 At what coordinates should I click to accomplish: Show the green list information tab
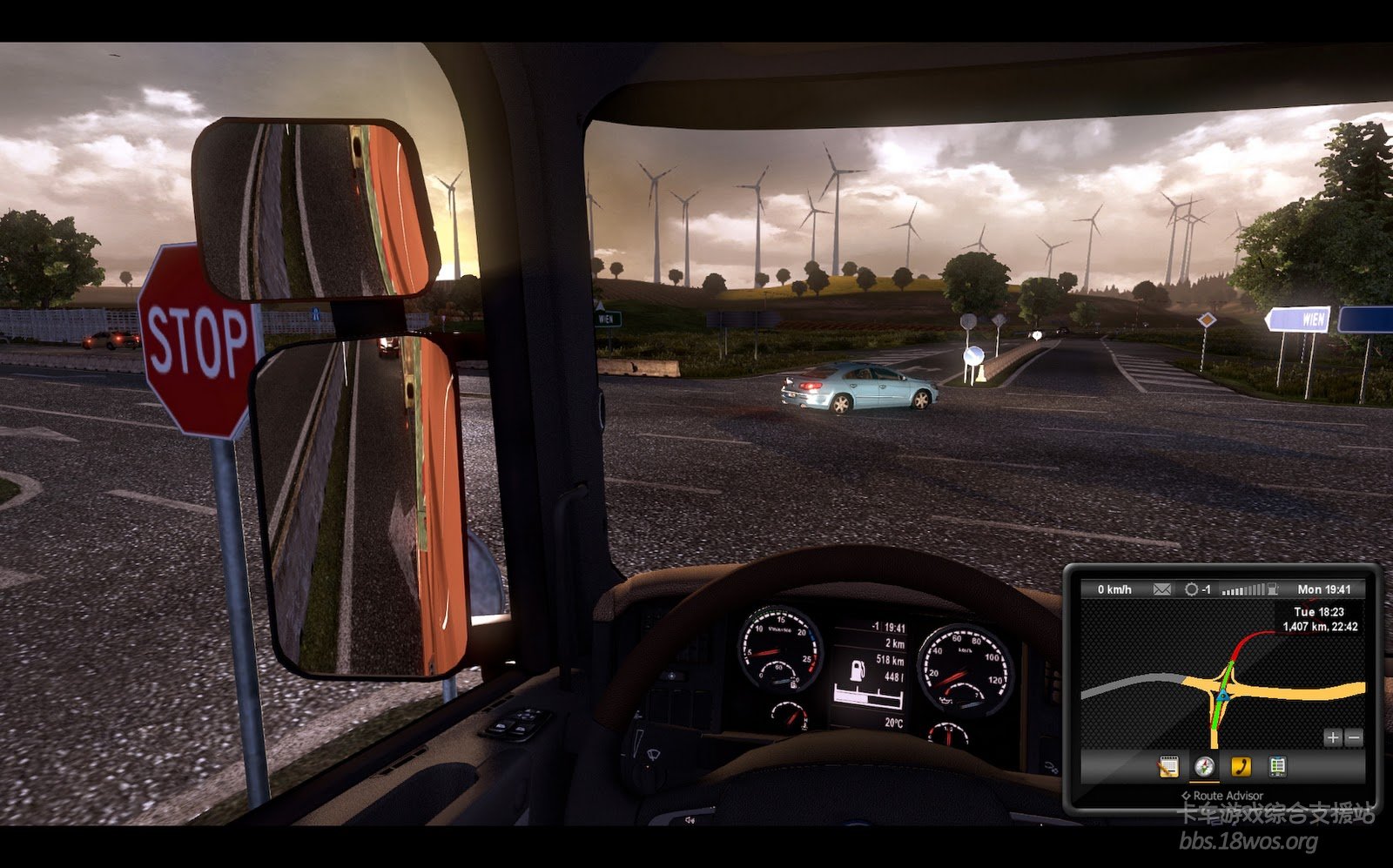1277,766
